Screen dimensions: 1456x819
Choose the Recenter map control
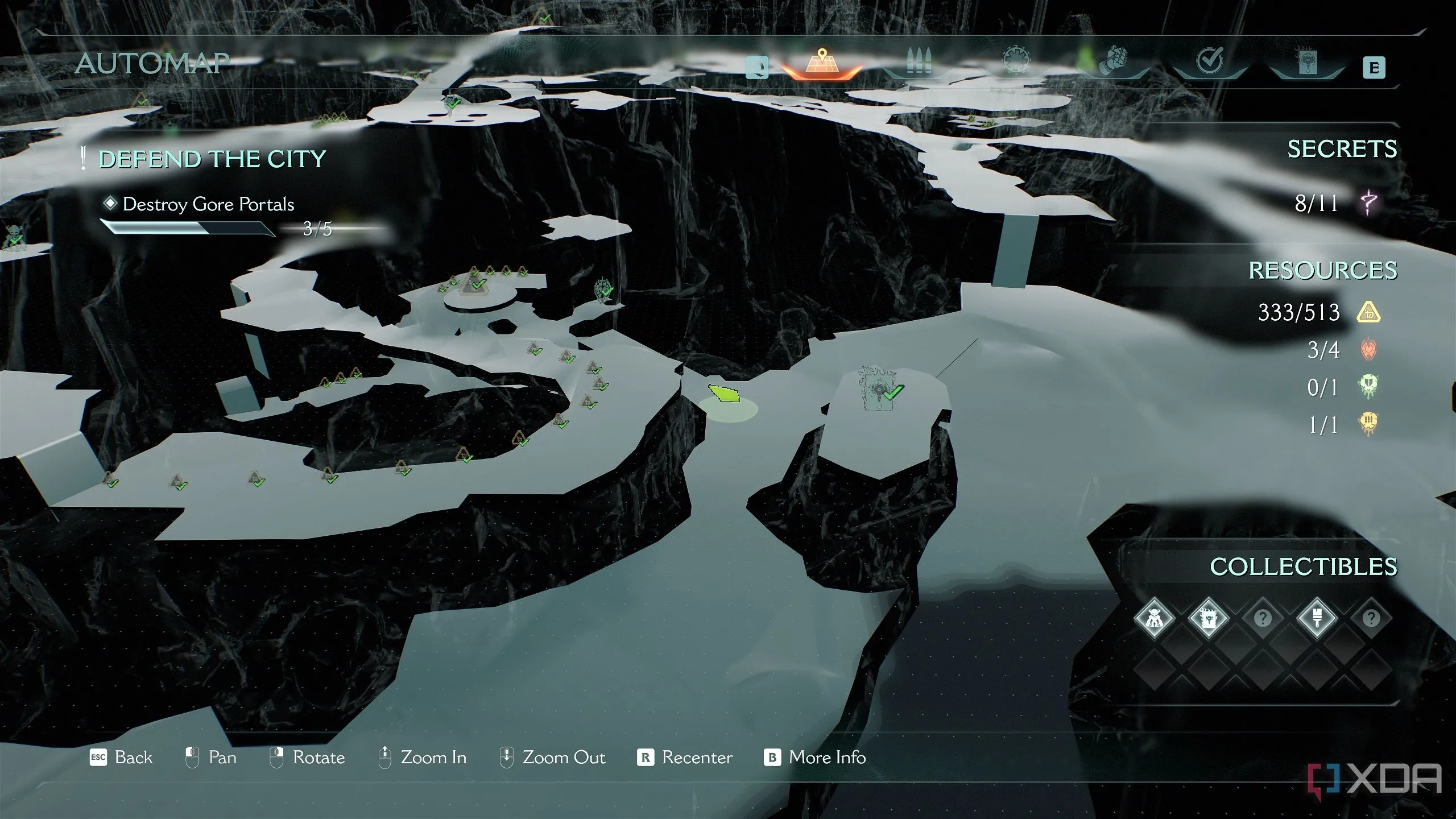point(685,758)
